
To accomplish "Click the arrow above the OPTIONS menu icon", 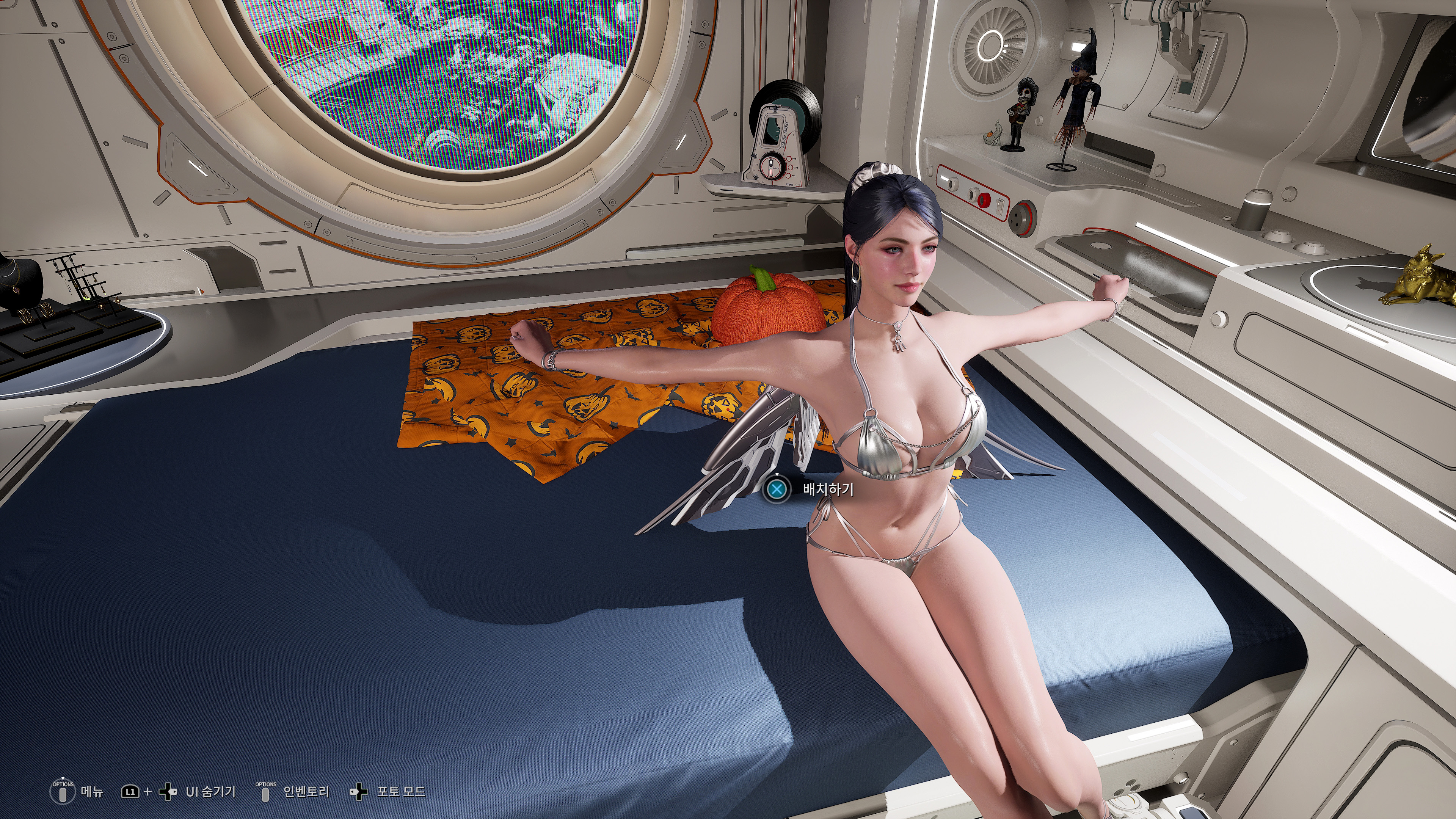I will pyautogui.click(x=63, y=778).
